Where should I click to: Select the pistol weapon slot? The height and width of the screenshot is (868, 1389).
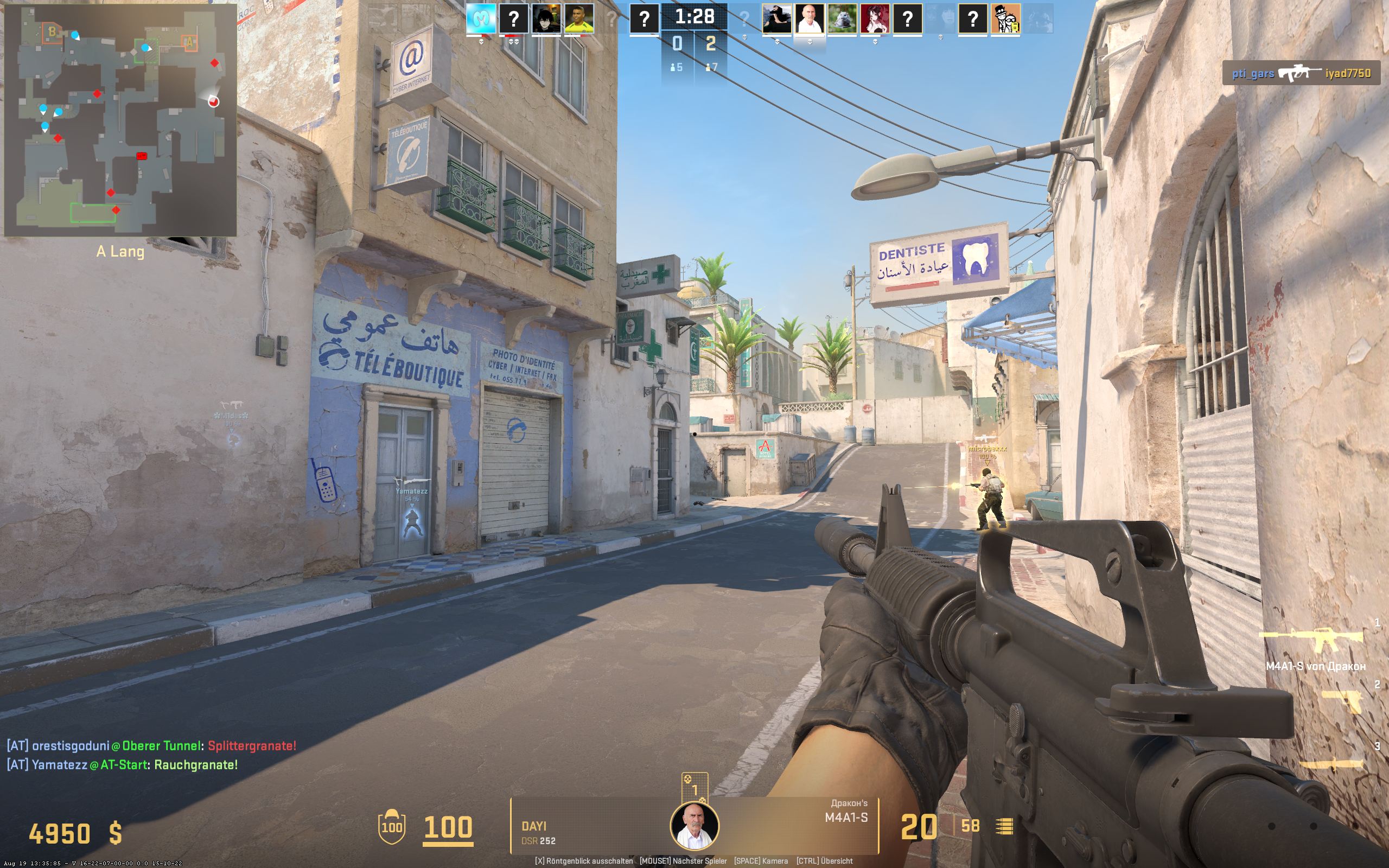pyautogui.click(x=1342, y=701)
